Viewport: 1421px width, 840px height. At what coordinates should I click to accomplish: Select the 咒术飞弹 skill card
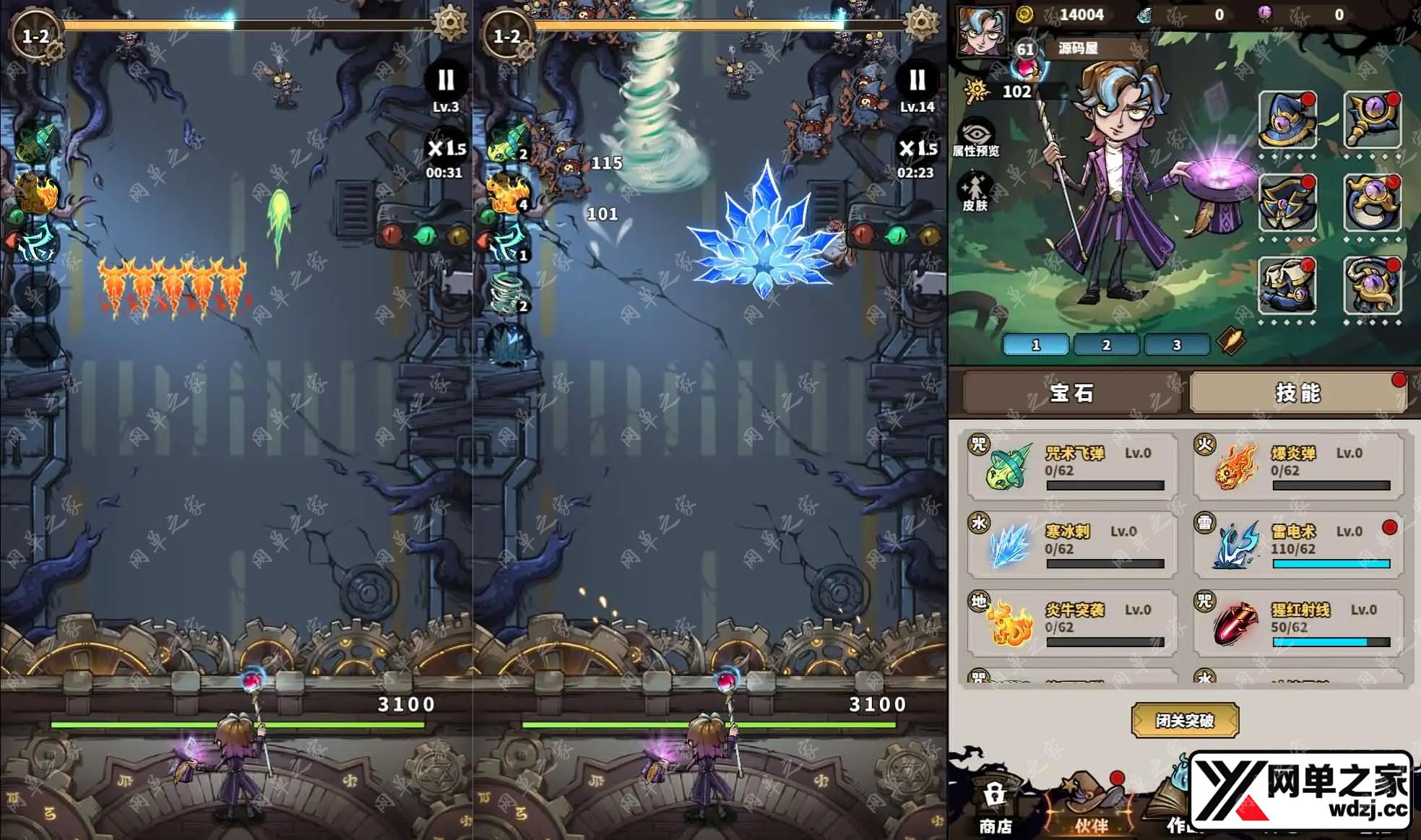[1072, 466]
